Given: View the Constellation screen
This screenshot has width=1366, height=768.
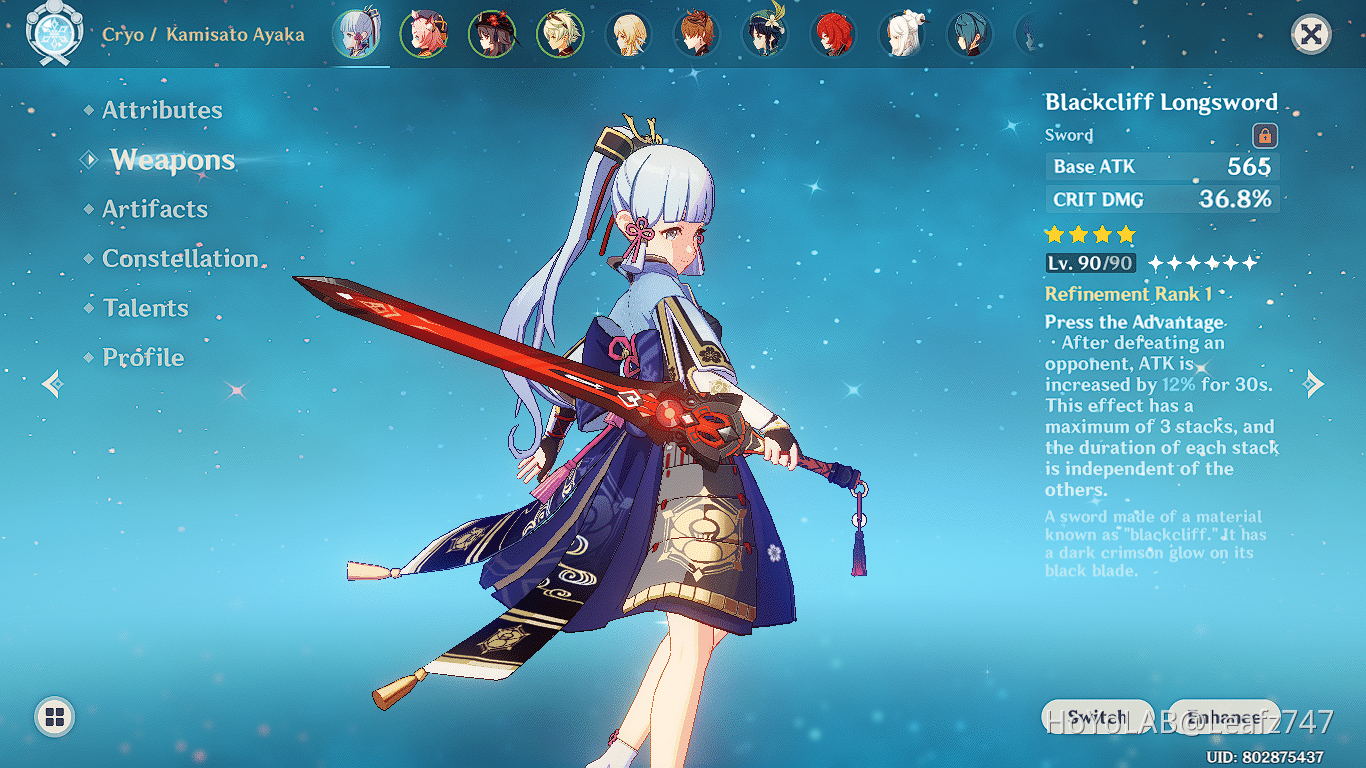Looking at the screenshot, I should coord(180,258).
